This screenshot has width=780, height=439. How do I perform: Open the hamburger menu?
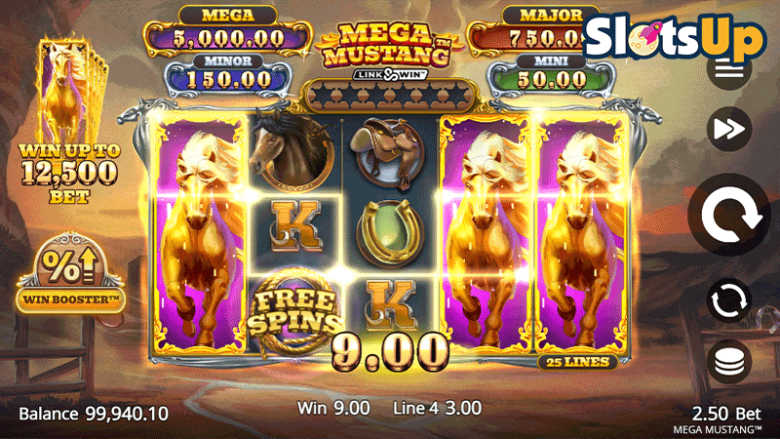729,70
